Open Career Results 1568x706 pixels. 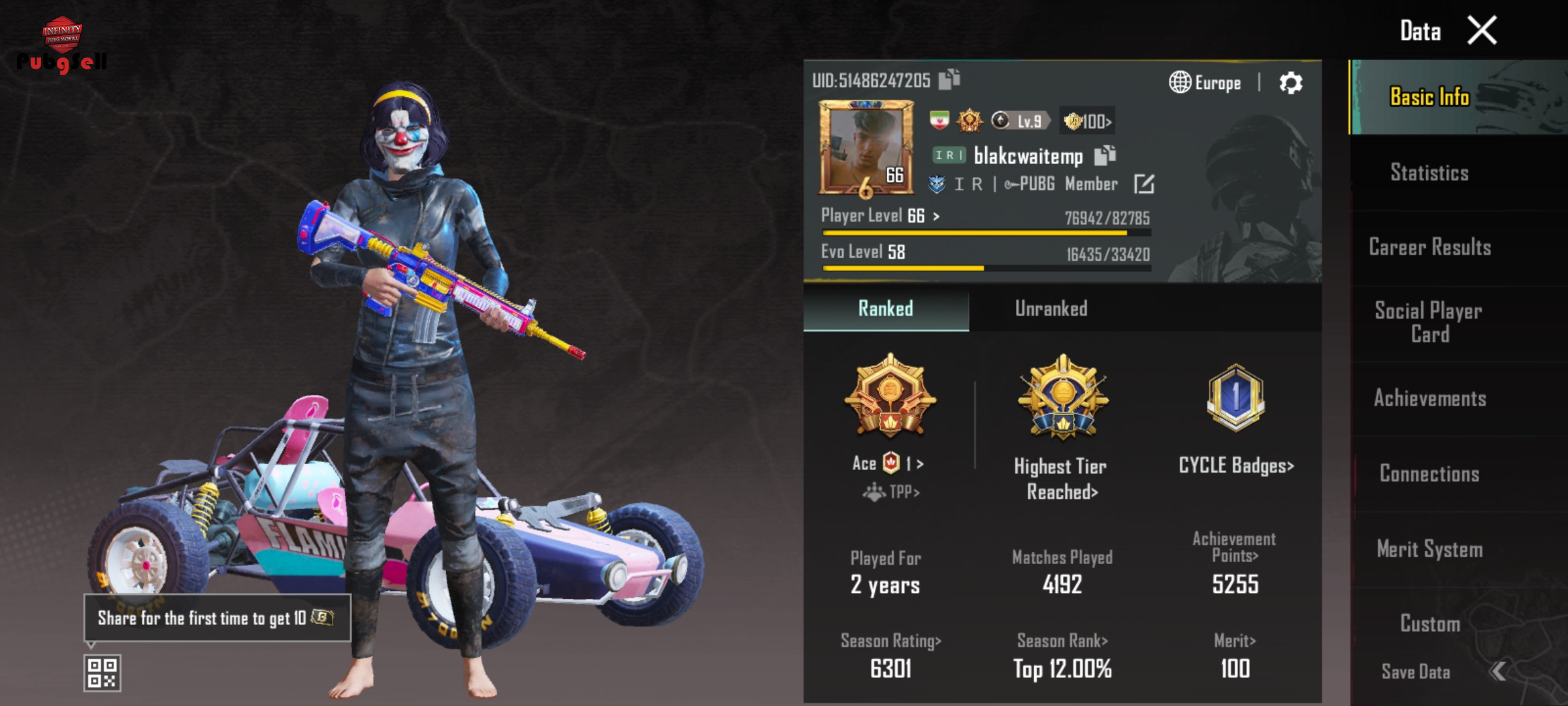click(1429, 247)
